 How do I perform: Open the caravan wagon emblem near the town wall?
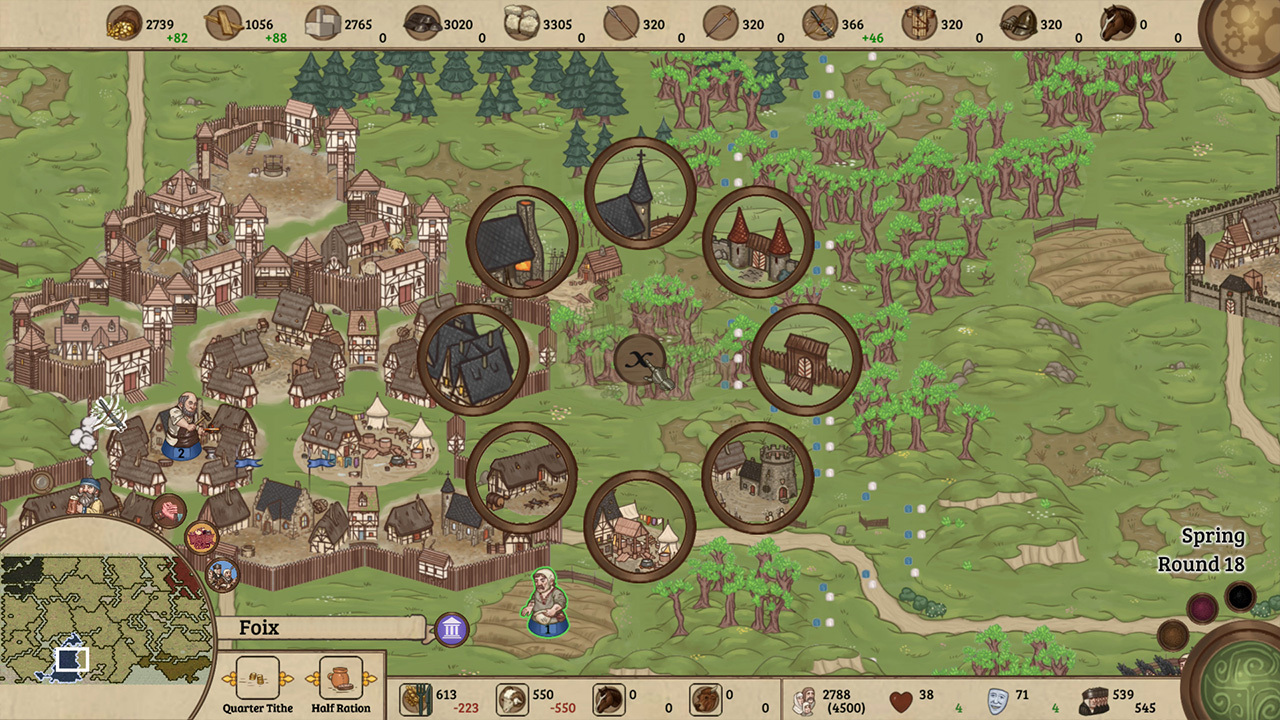pos(200,540)
